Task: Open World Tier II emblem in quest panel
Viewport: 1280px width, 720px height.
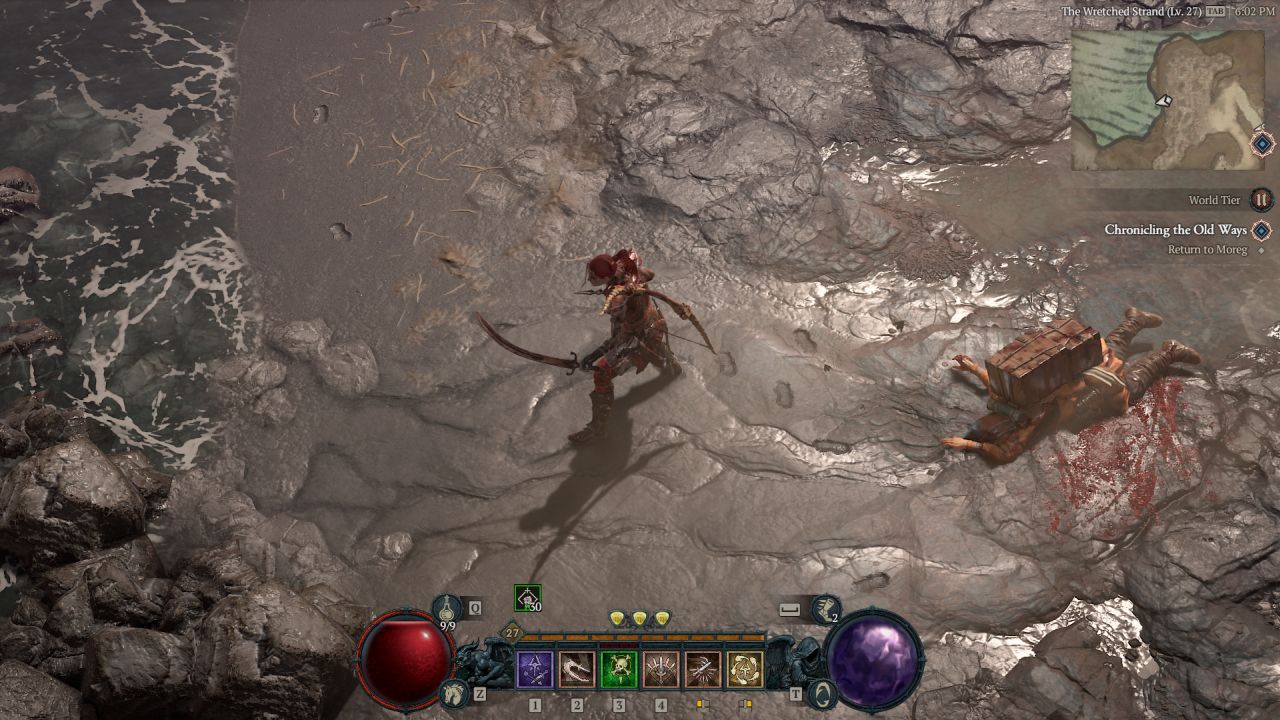Action: pyautogui.click(x=1260, y=199)
